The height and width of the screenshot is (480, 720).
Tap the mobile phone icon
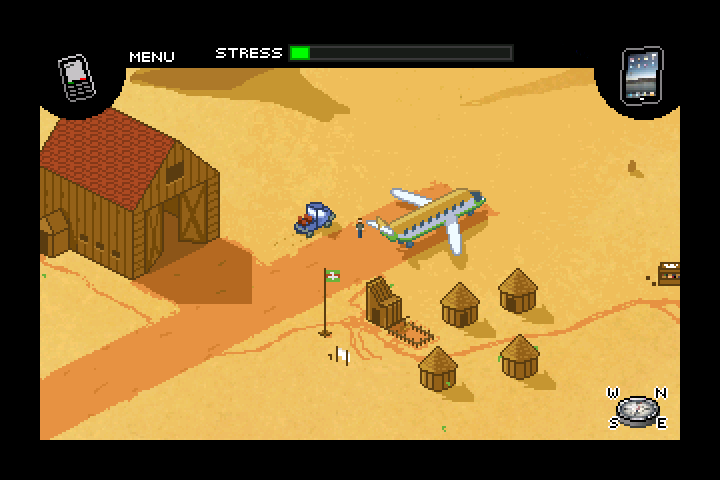(76, 78)
